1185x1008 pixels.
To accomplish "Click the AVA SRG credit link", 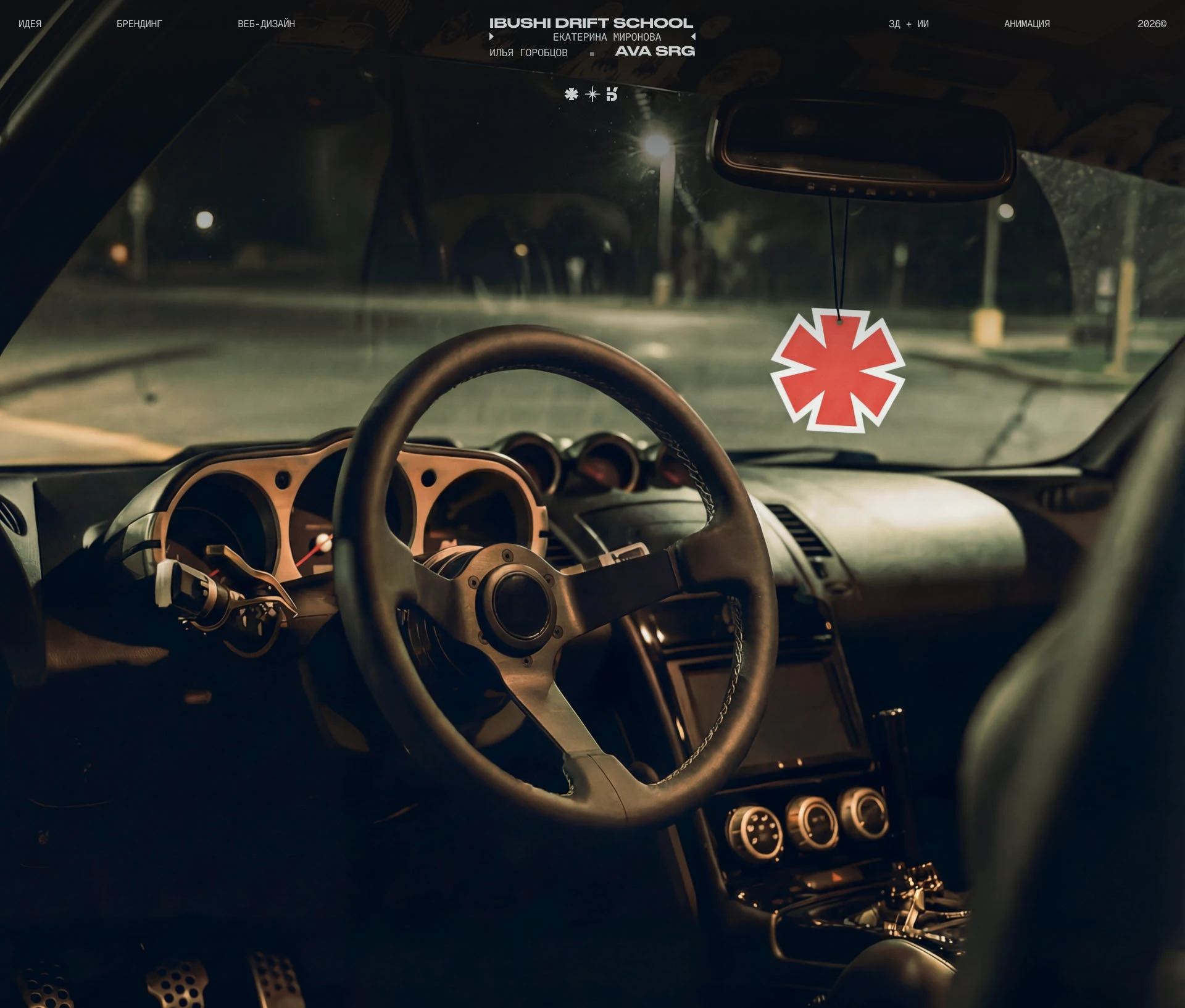I will pyautogui.click(x=655, y=51).
